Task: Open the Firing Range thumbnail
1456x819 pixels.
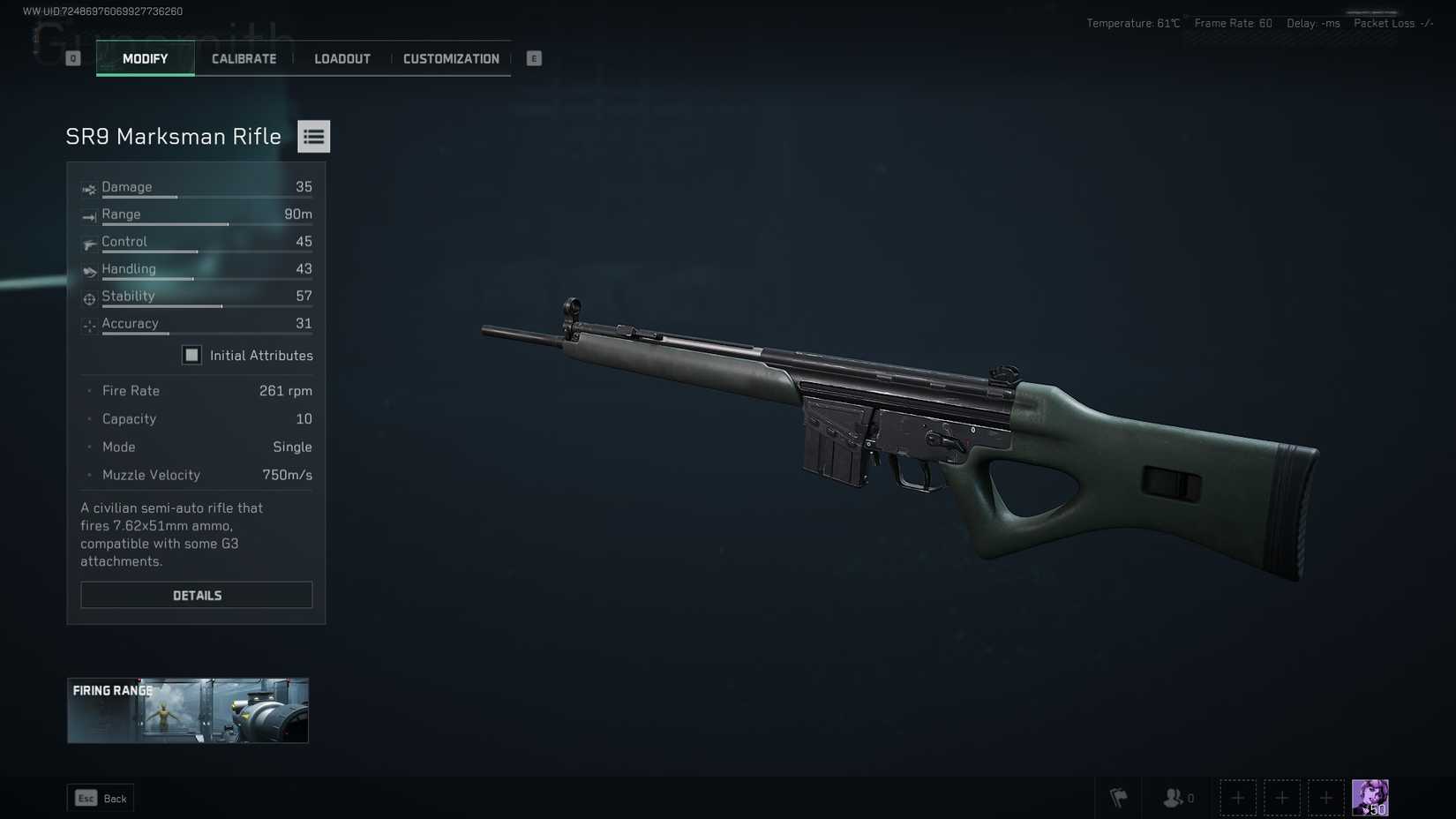Action: 187,710
